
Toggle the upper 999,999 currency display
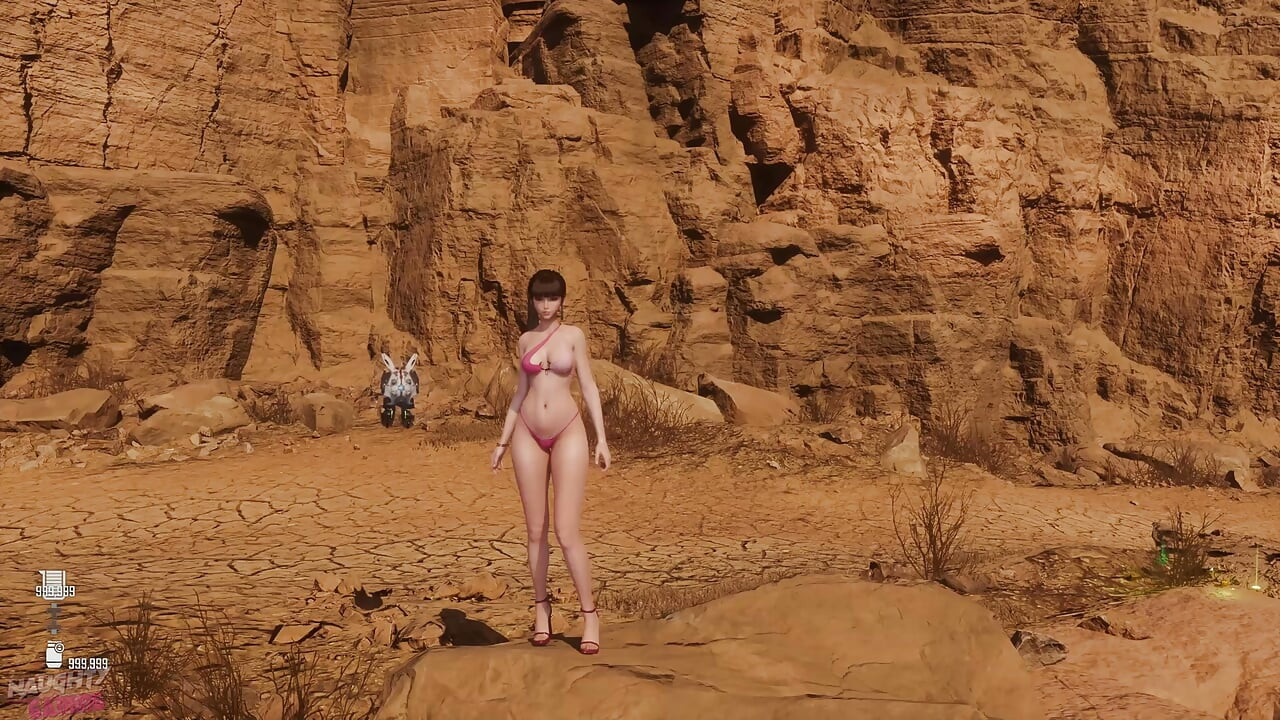[x=56, y=591]
